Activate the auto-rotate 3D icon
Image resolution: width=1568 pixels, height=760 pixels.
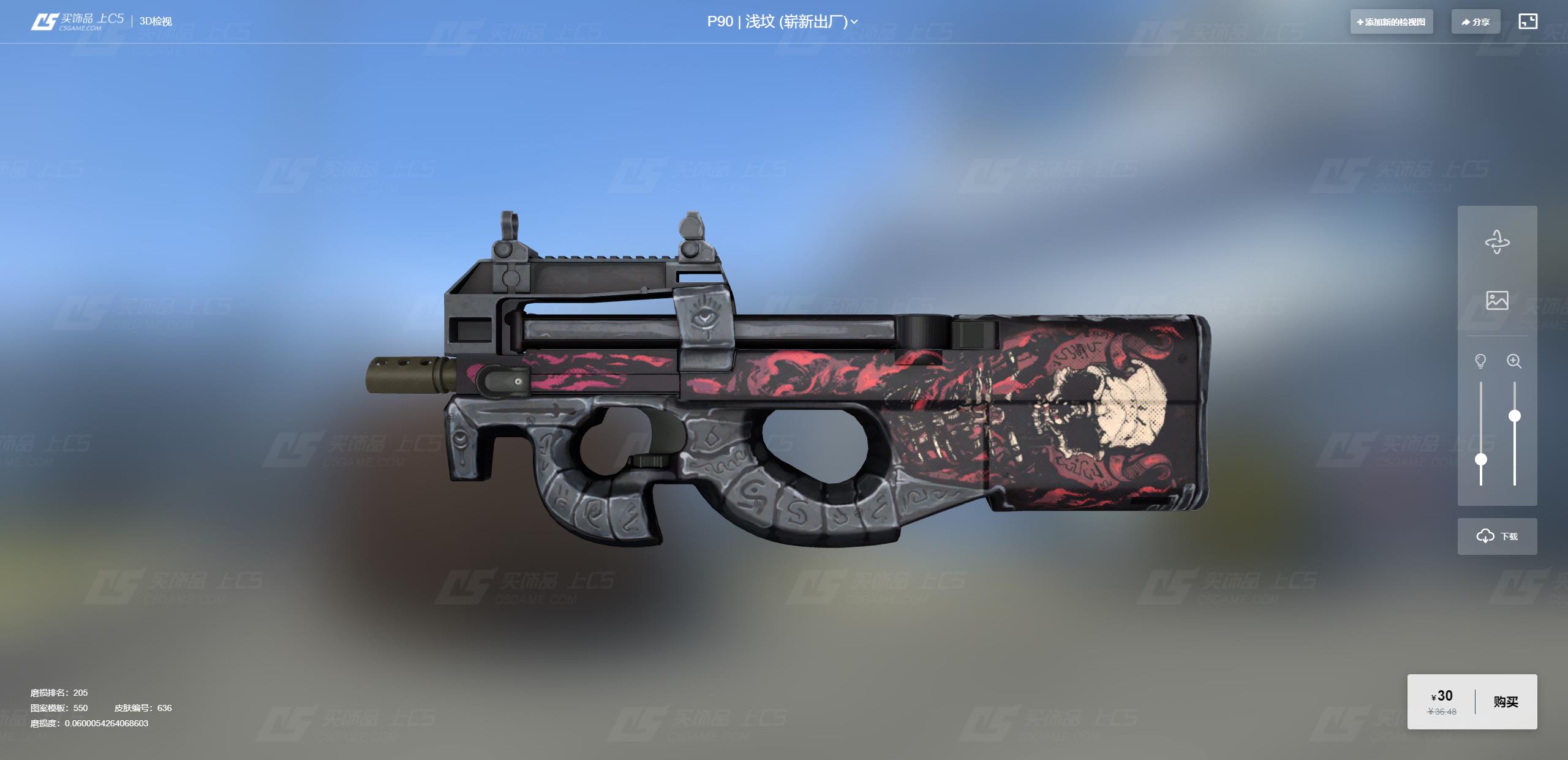tap(1497, 242)
